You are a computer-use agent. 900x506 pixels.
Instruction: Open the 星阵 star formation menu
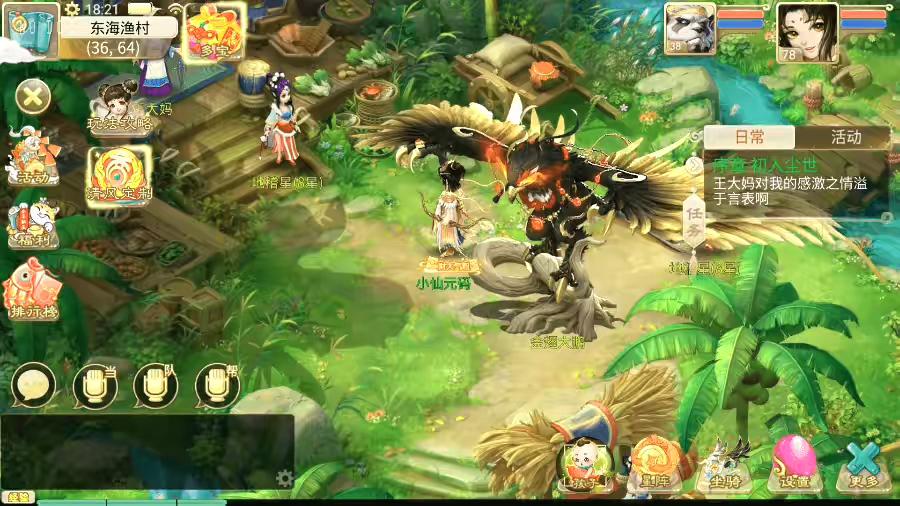coord(656,465)
